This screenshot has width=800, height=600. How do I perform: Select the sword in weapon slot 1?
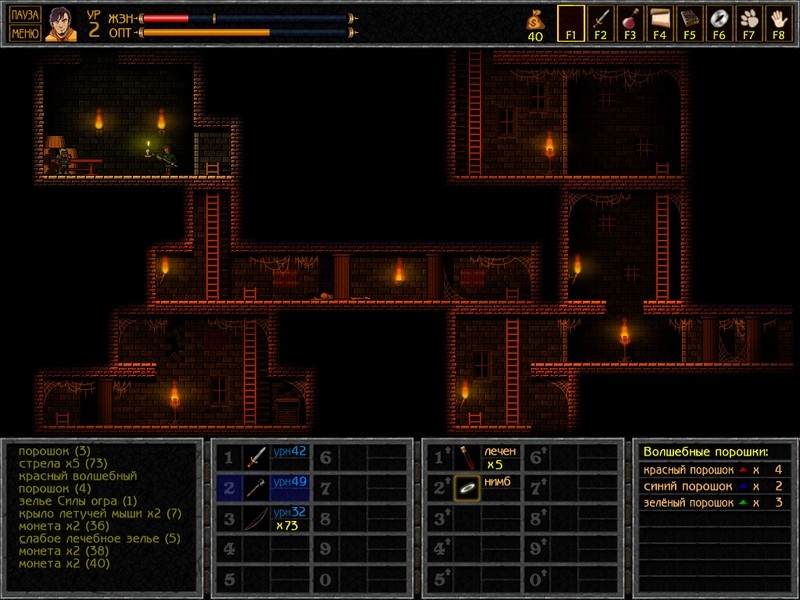(x=258, y=458)
